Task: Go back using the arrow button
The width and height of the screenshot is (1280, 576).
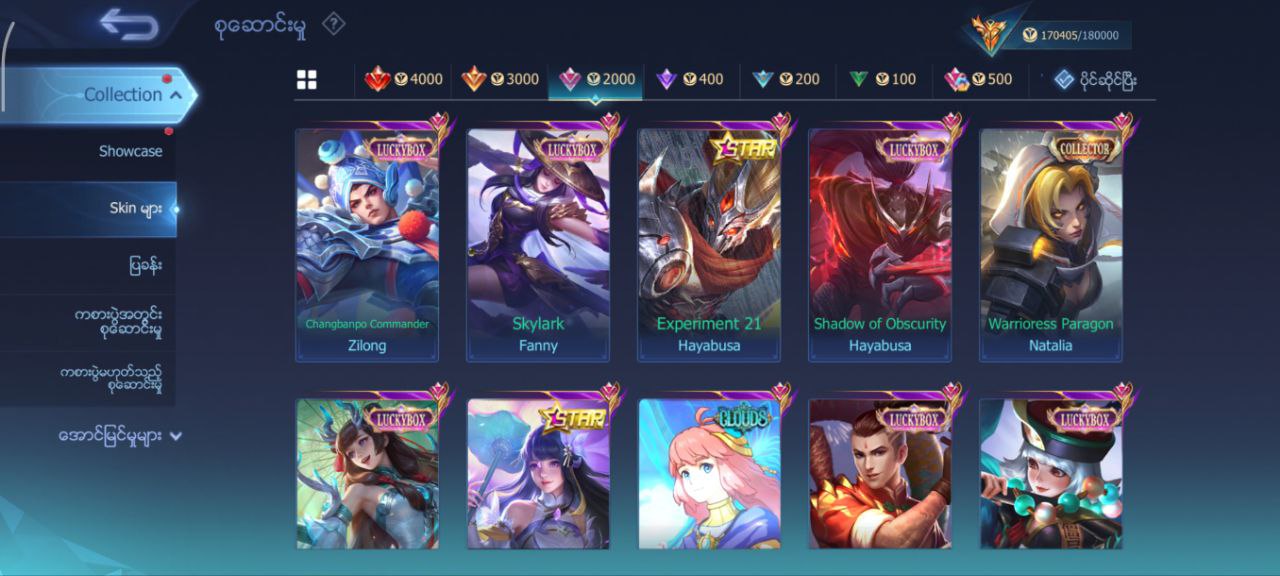Action: coord(129,25)
